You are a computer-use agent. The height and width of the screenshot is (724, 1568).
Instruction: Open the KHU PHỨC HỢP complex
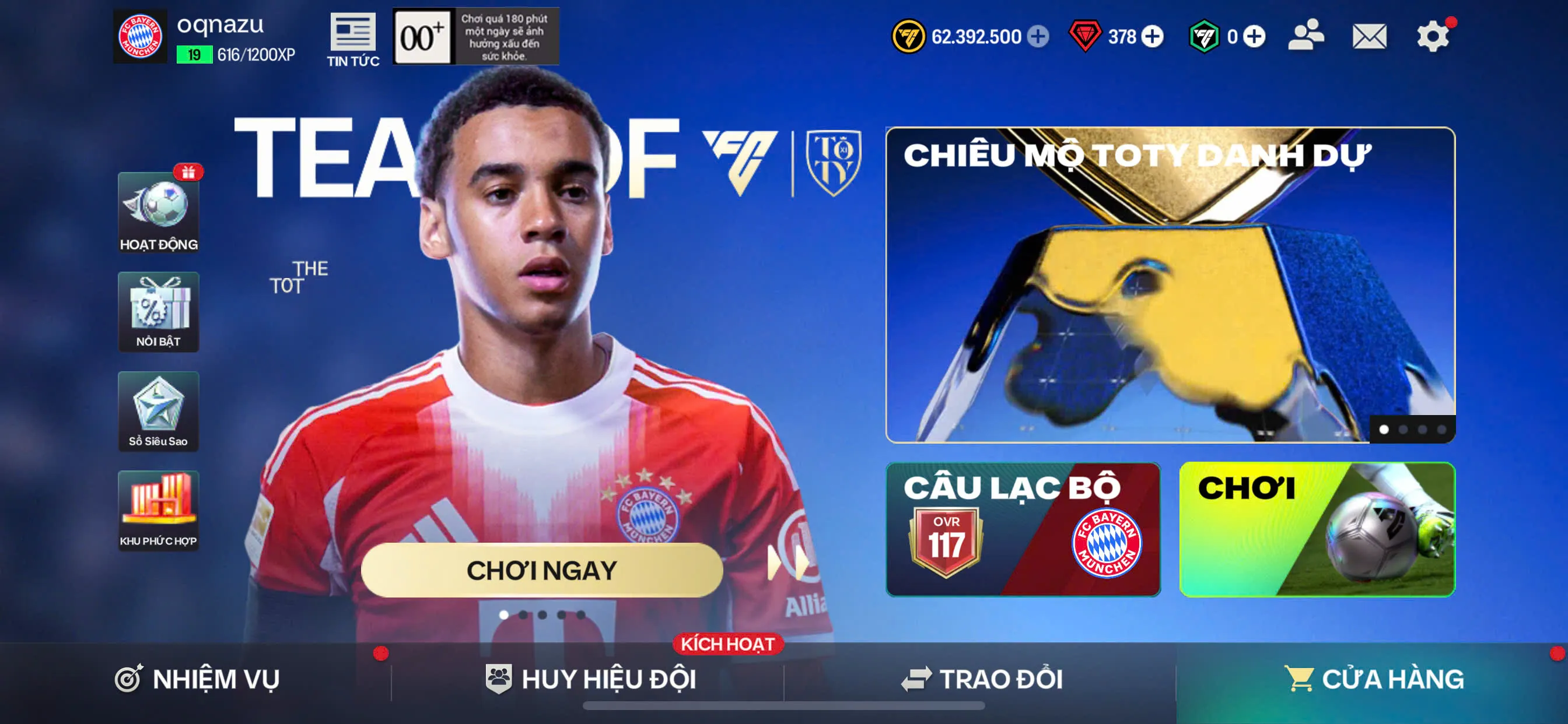[158, 511]
